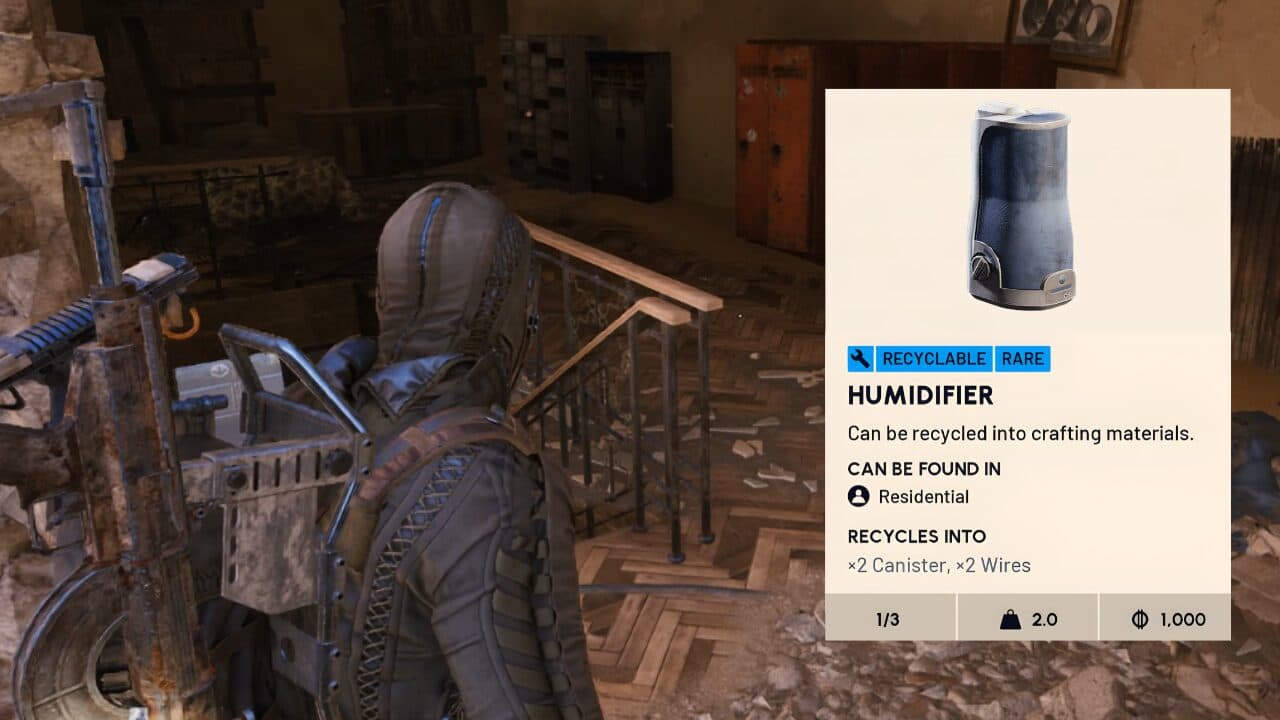Select the Residential location icon
1280x720 pixels.
pyautogui.click(x=858, y=496)
